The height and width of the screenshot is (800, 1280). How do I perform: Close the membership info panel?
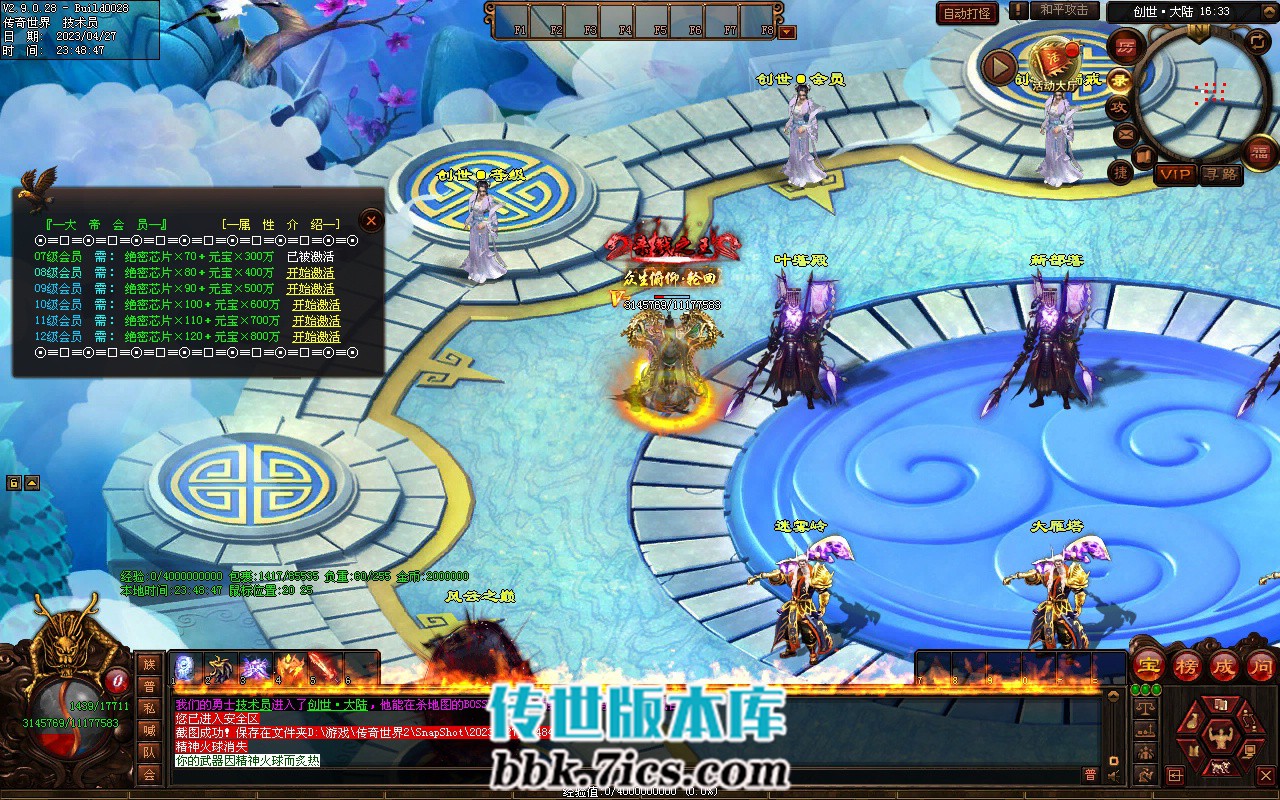click(371, 220)
